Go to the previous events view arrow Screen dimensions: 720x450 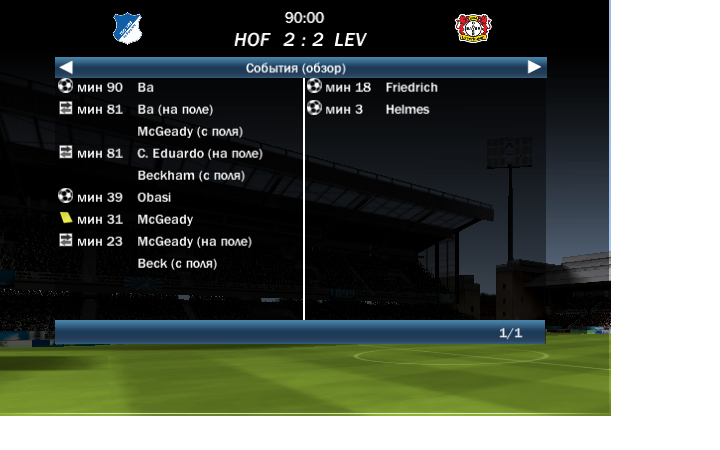click(x=66, y=67)
